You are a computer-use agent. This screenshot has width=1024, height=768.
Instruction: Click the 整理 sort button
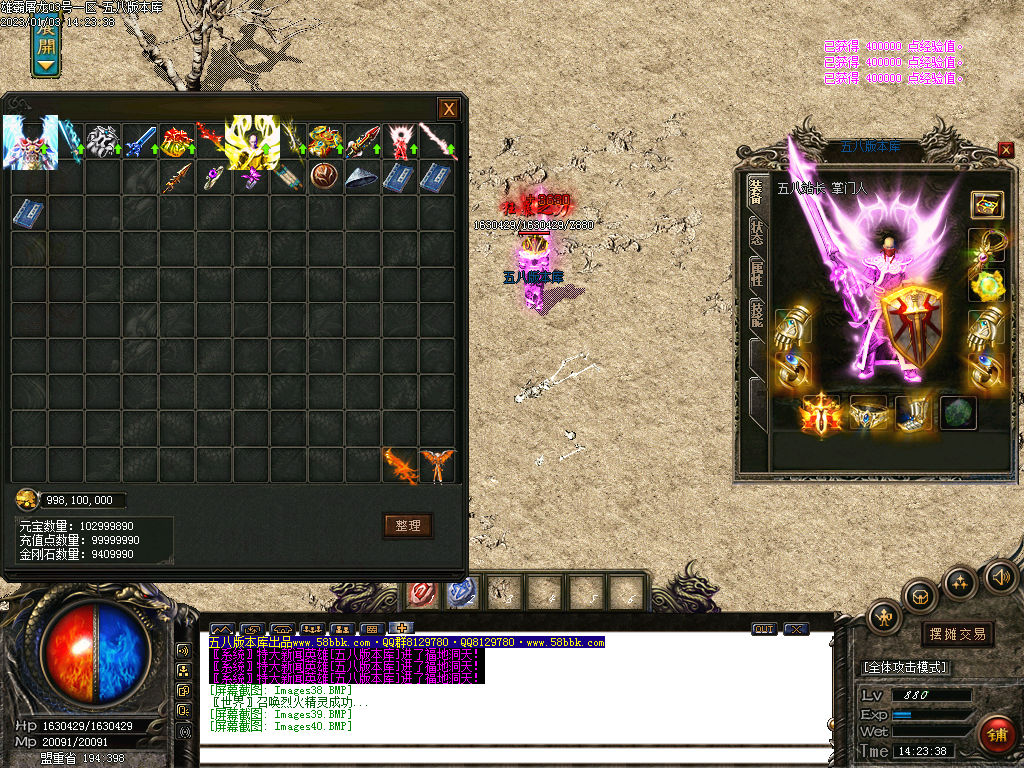(407, 525)
